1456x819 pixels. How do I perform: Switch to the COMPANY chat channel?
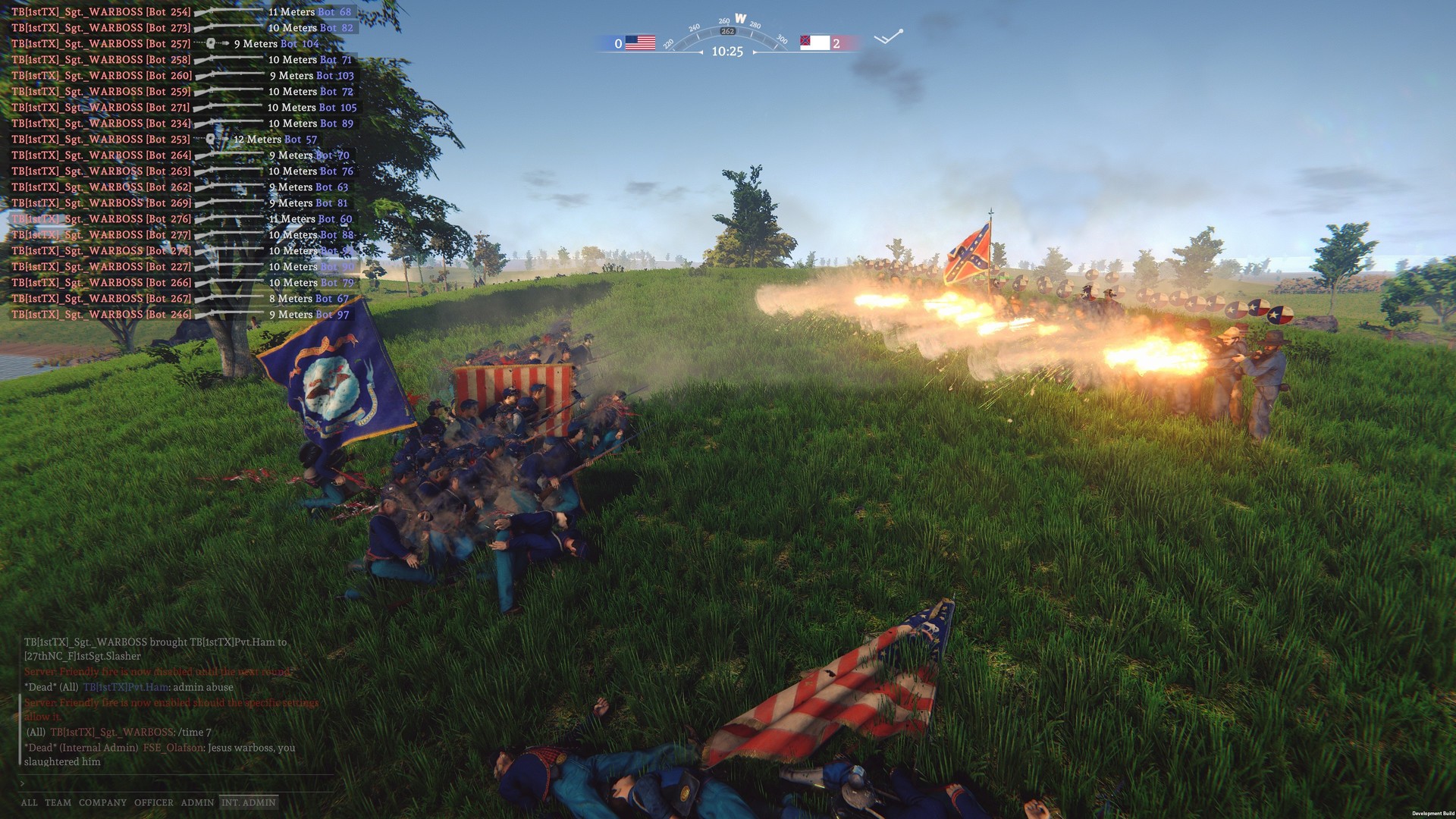103,802
